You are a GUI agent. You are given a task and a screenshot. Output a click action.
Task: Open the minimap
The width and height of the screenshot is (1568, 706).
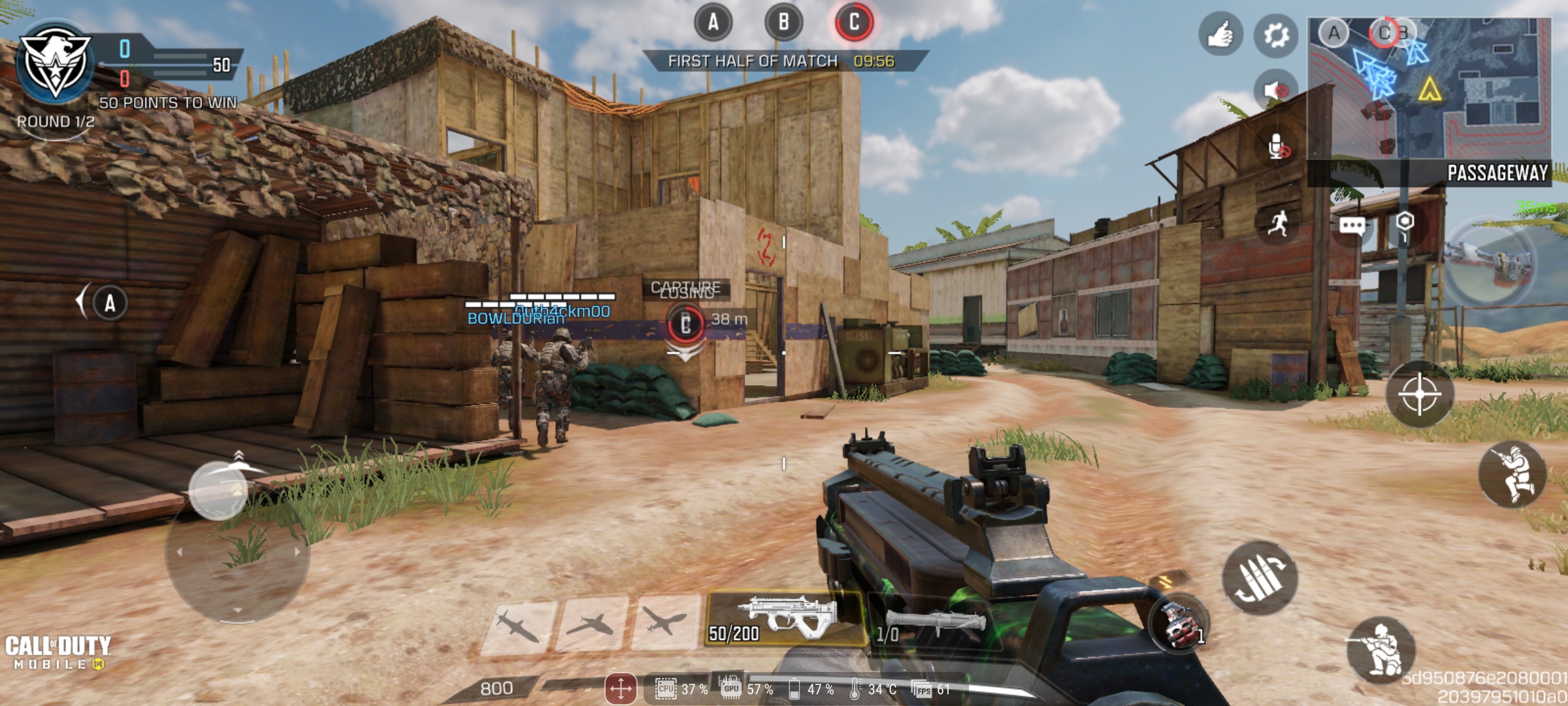point(1429,88)
